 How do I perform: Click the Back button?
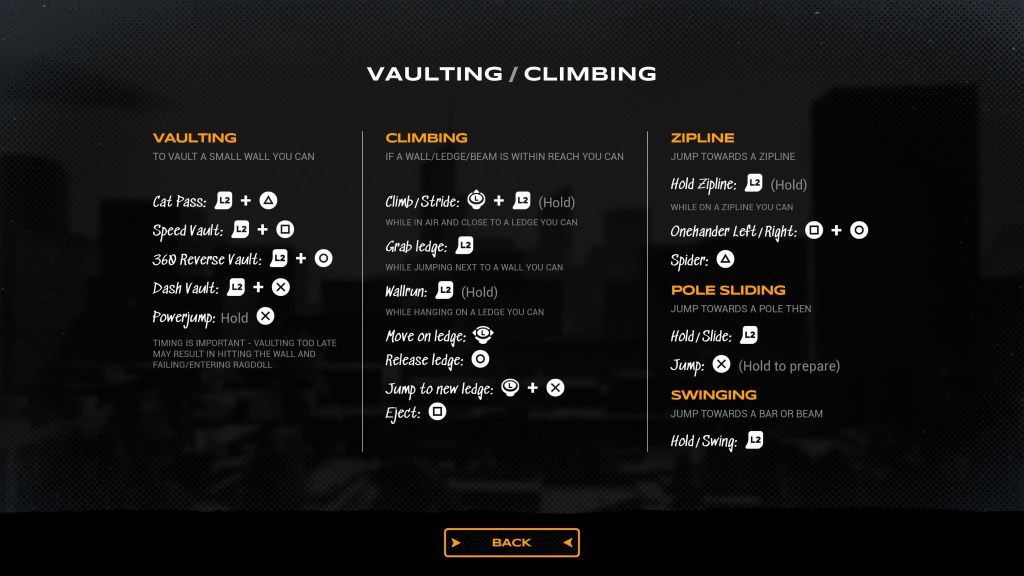point(511,542)
